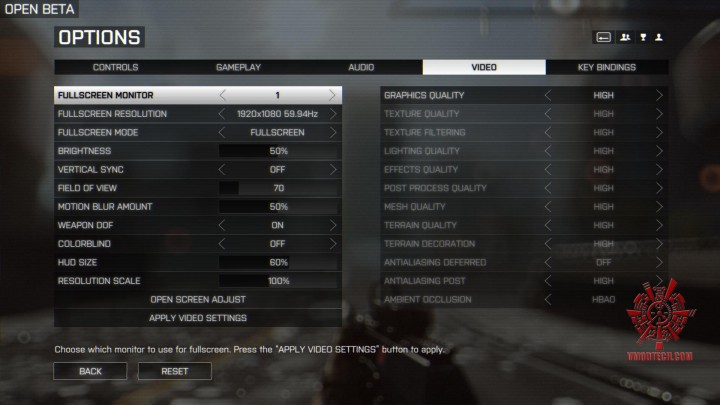
Task: Select the Audio tab
Action: [x=361, y=67]
